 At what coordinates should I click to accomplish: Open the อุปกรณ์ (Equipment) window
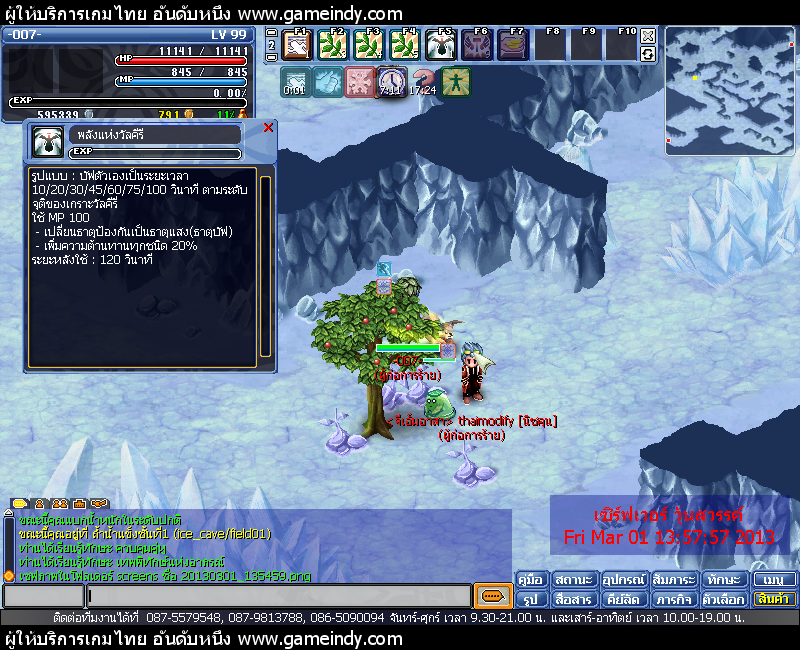pyautogui.click(x=623, y=580)
